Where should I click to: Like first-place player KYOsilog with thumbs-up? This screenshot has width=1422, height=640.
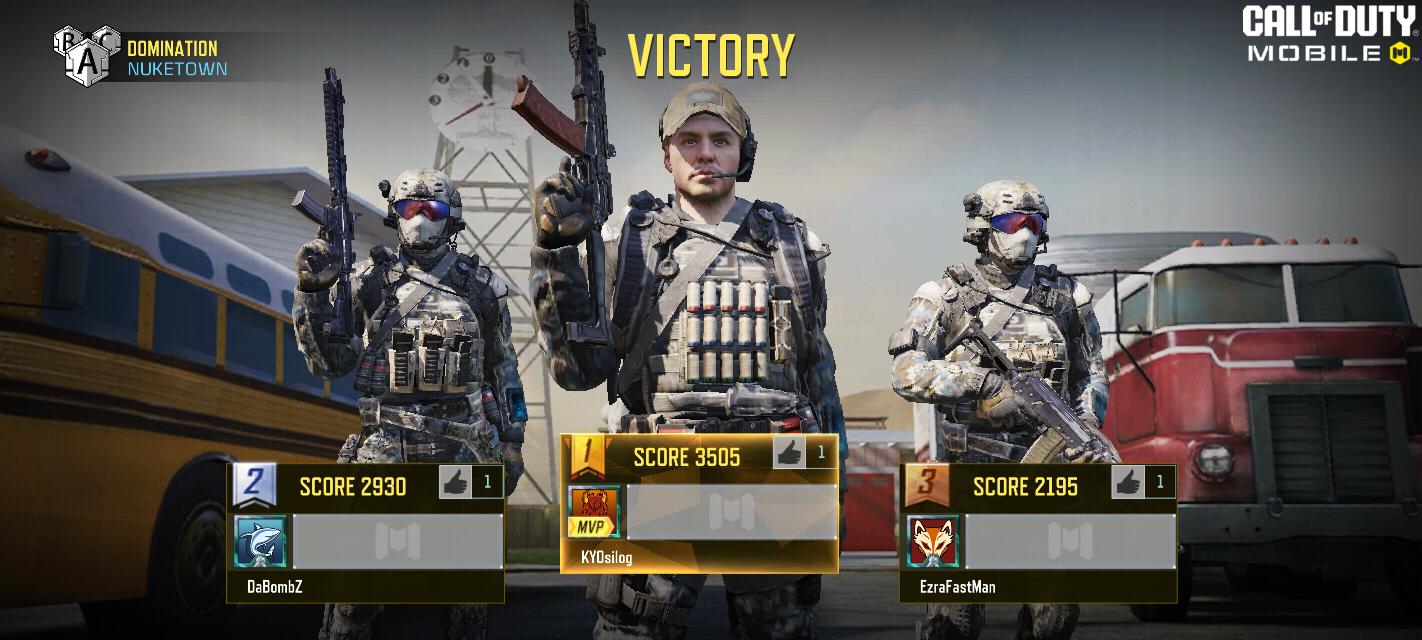(790, 453)
